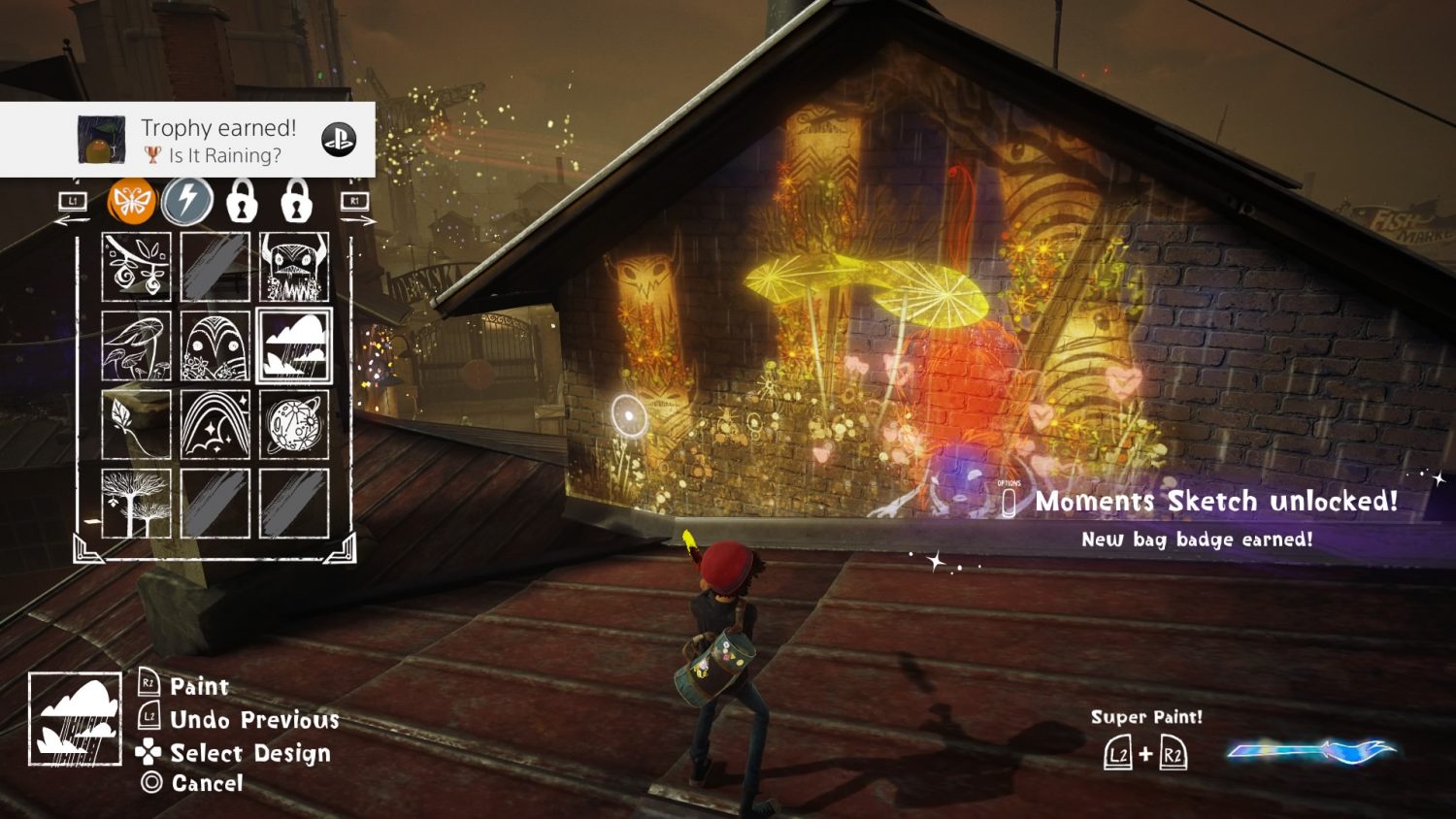Viewport: 1456px width, 819px height.
Task: Pick the rainbow with stars design
Action: coord(215,425)
